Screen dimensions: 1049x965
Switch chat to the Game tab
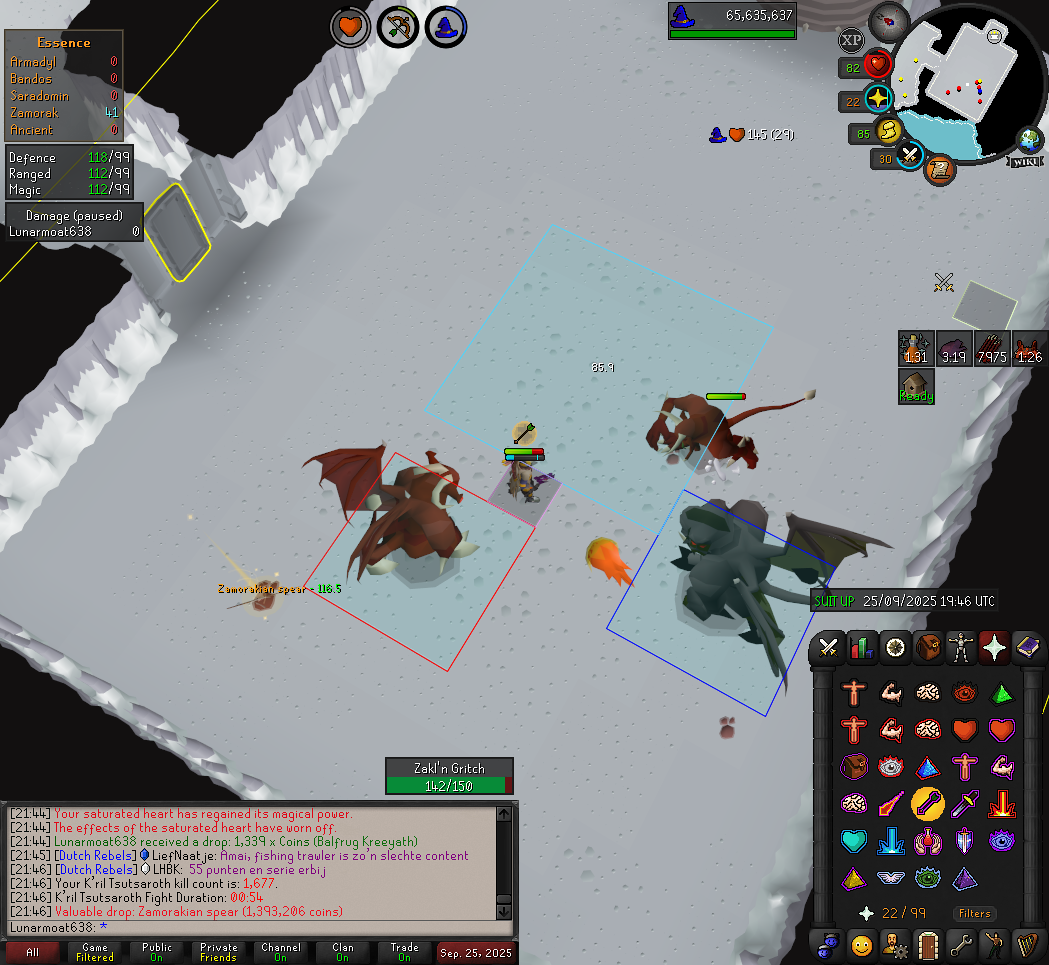pos(95,952)
